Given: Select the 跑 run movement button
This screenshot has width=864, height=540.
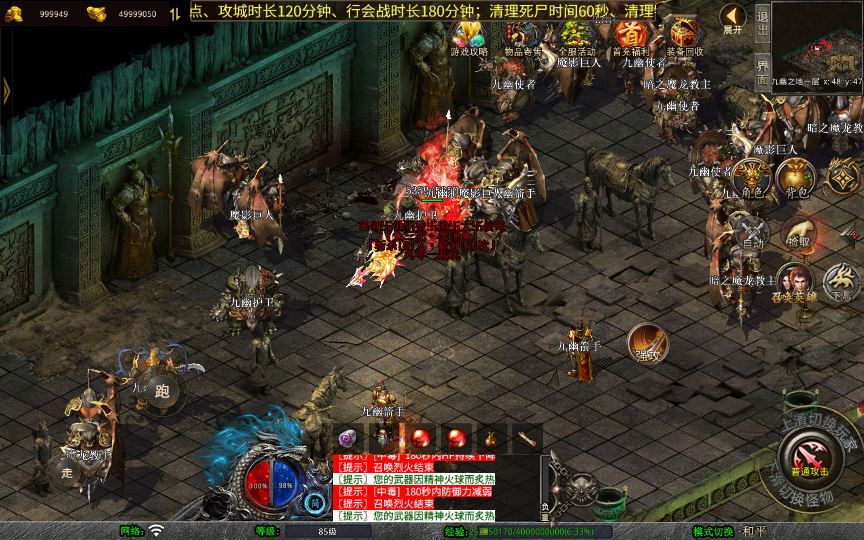Looking at the screenshot, I should [162, 392].
